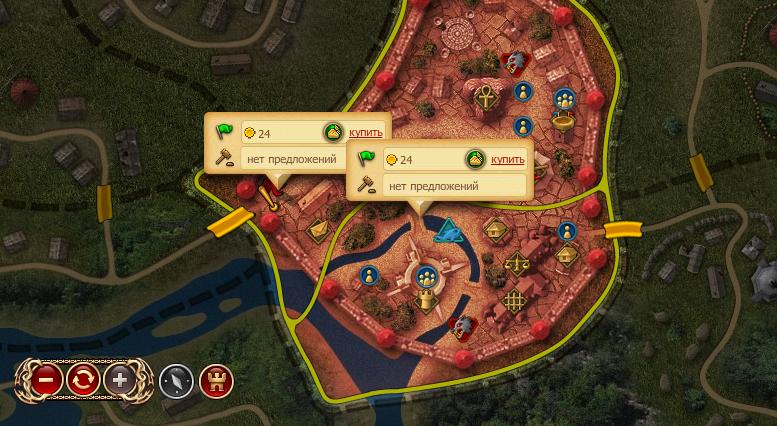Select the blue triangle map marker
This screenshot has width=777, height=426.
tap(450, 232)
